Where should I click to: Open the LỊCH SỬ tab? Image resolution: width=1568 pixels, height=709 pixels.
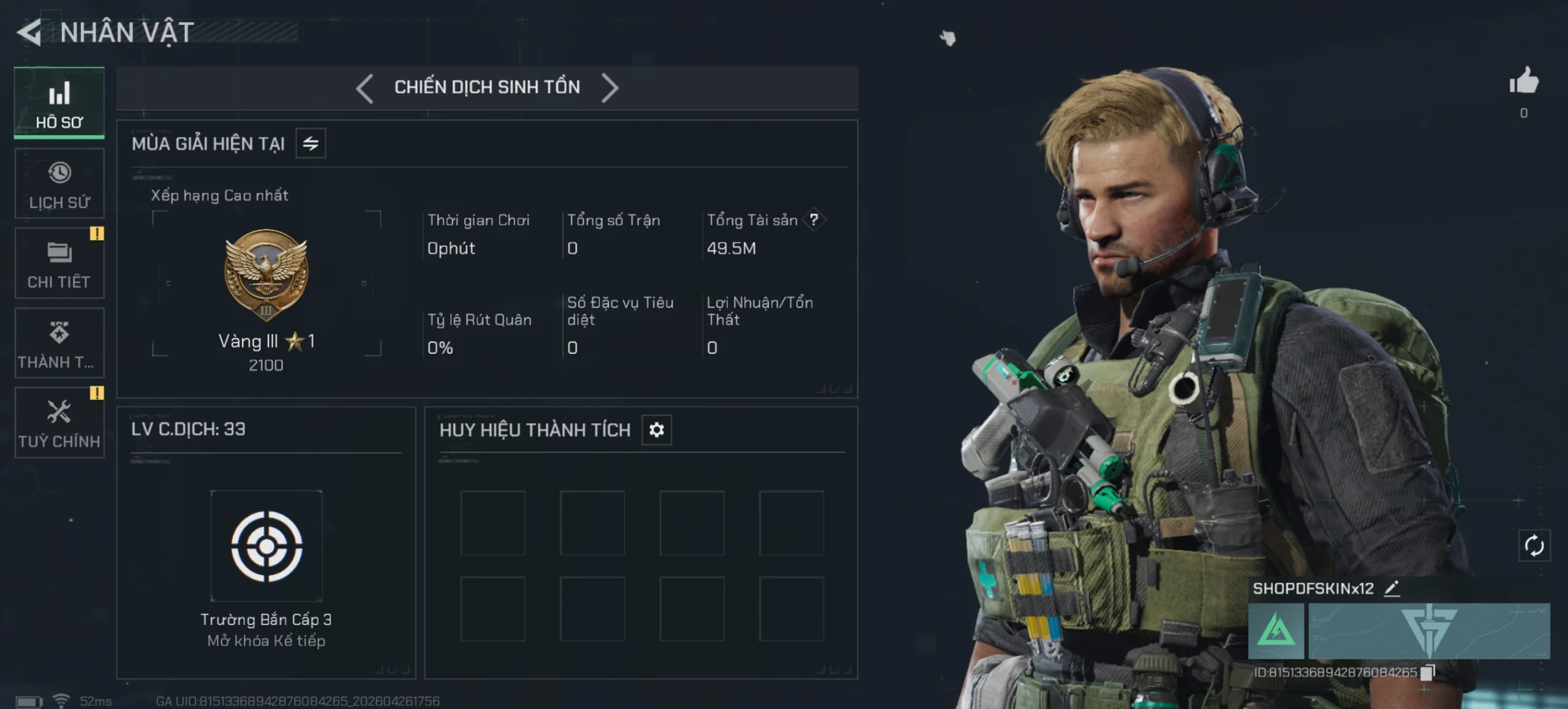coord(59,184)
